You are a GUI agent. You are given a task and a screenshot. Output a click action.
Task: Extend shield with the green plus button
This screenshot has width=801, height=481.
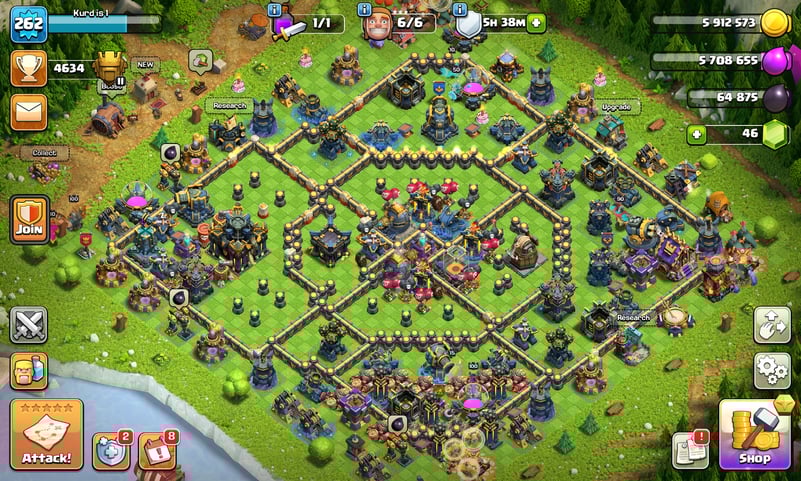[x=536, y=23]
